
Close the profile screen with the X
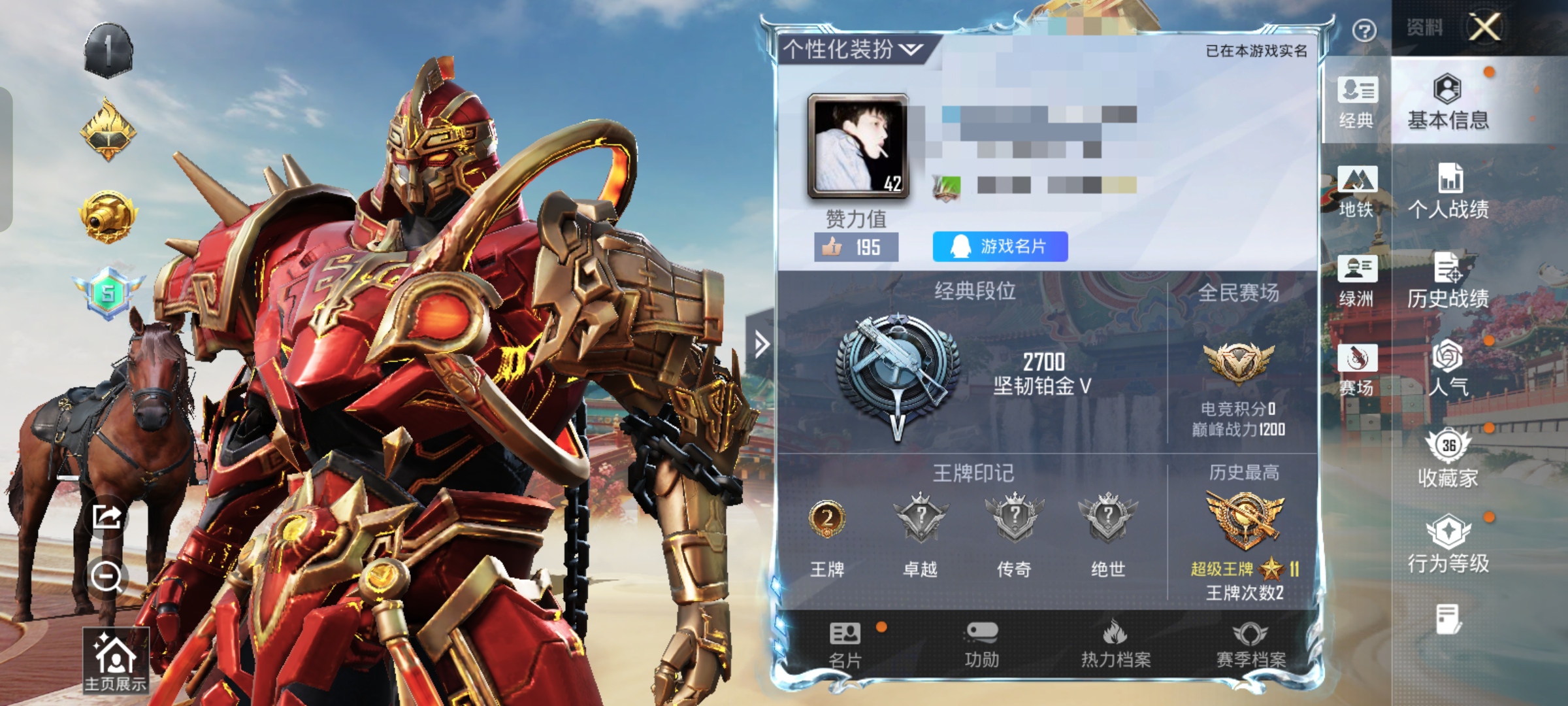point(1484,27)
